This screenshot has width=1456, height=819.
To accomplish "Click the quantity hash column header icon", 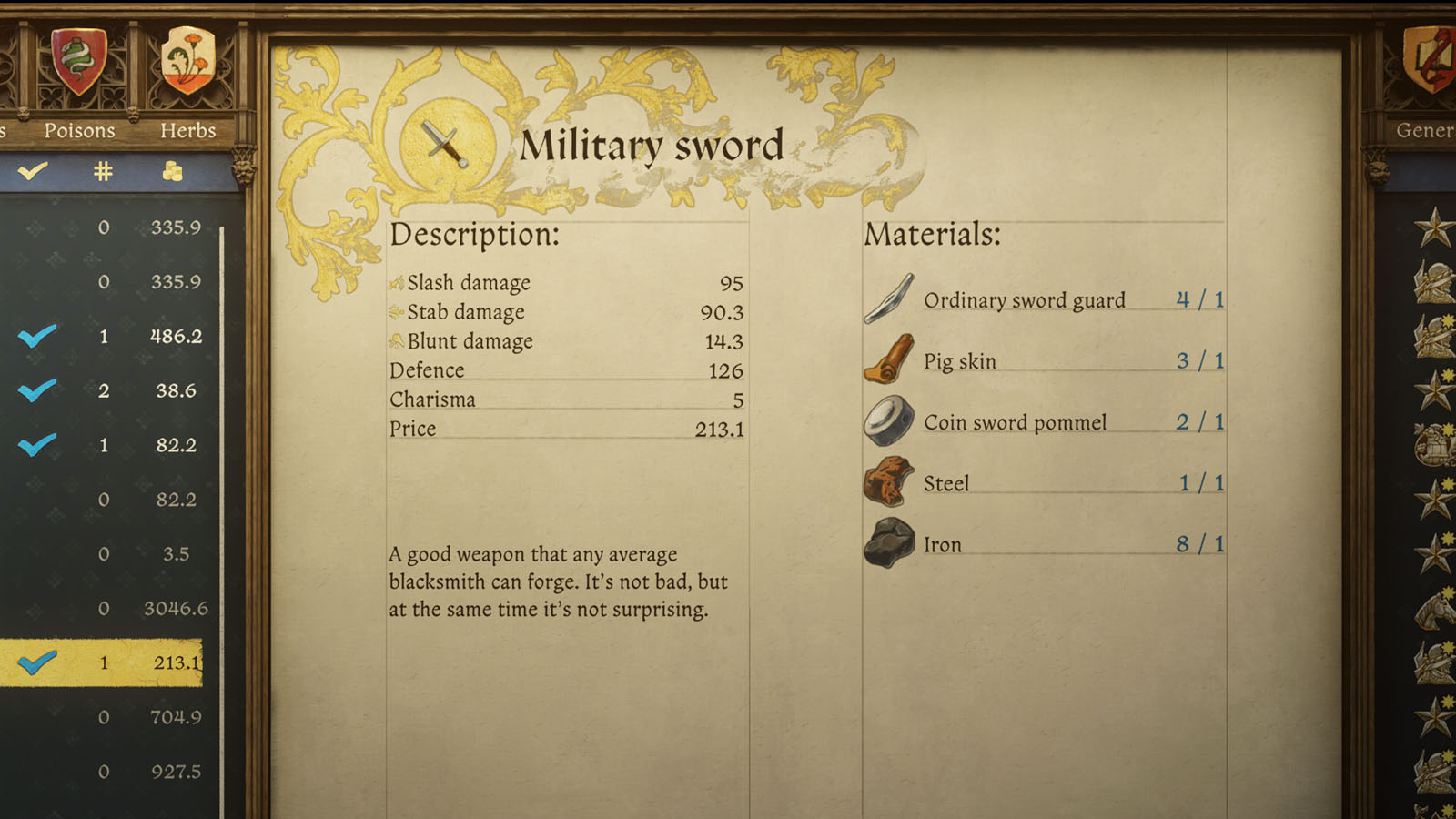I will click(102, 171).
